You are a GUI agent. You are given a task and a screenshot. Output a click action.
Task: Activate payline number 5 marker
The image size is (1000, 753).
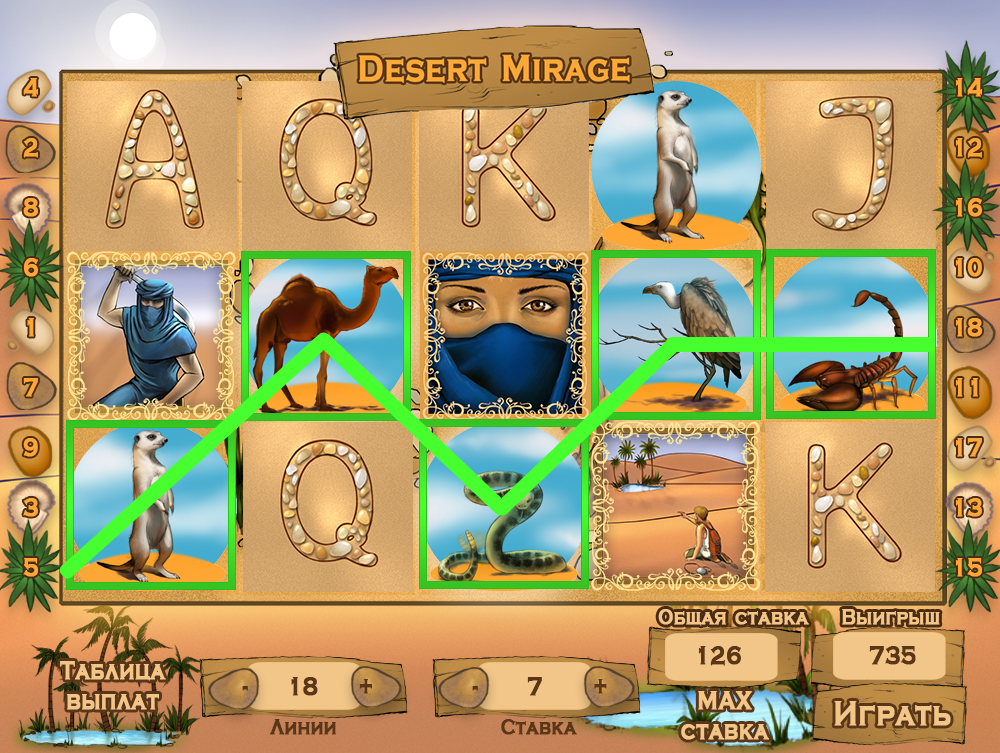tap(31, 567)
